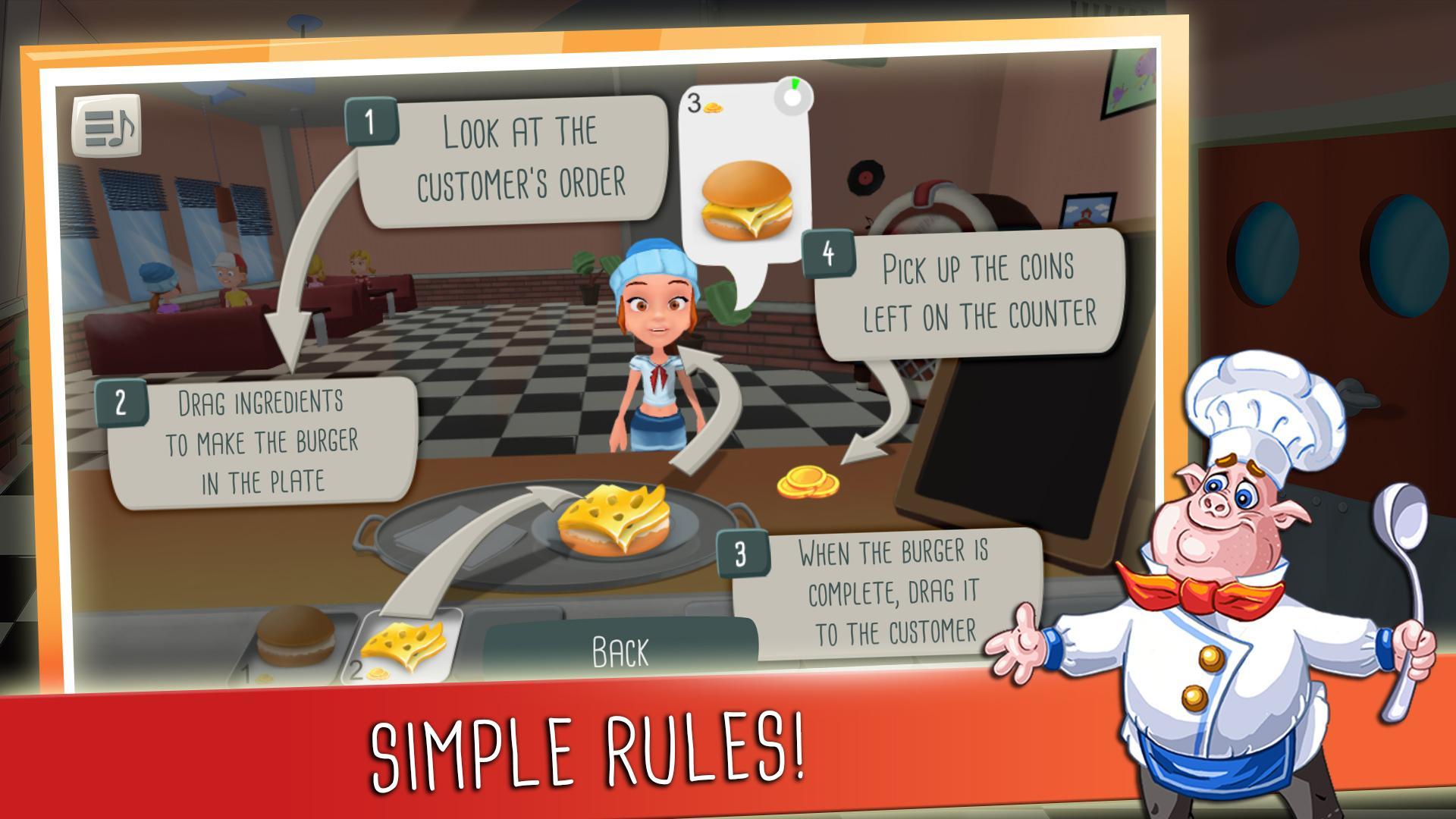
Task: Select tutorial step 3 instruction panel
Action: [x=887, y=588]
